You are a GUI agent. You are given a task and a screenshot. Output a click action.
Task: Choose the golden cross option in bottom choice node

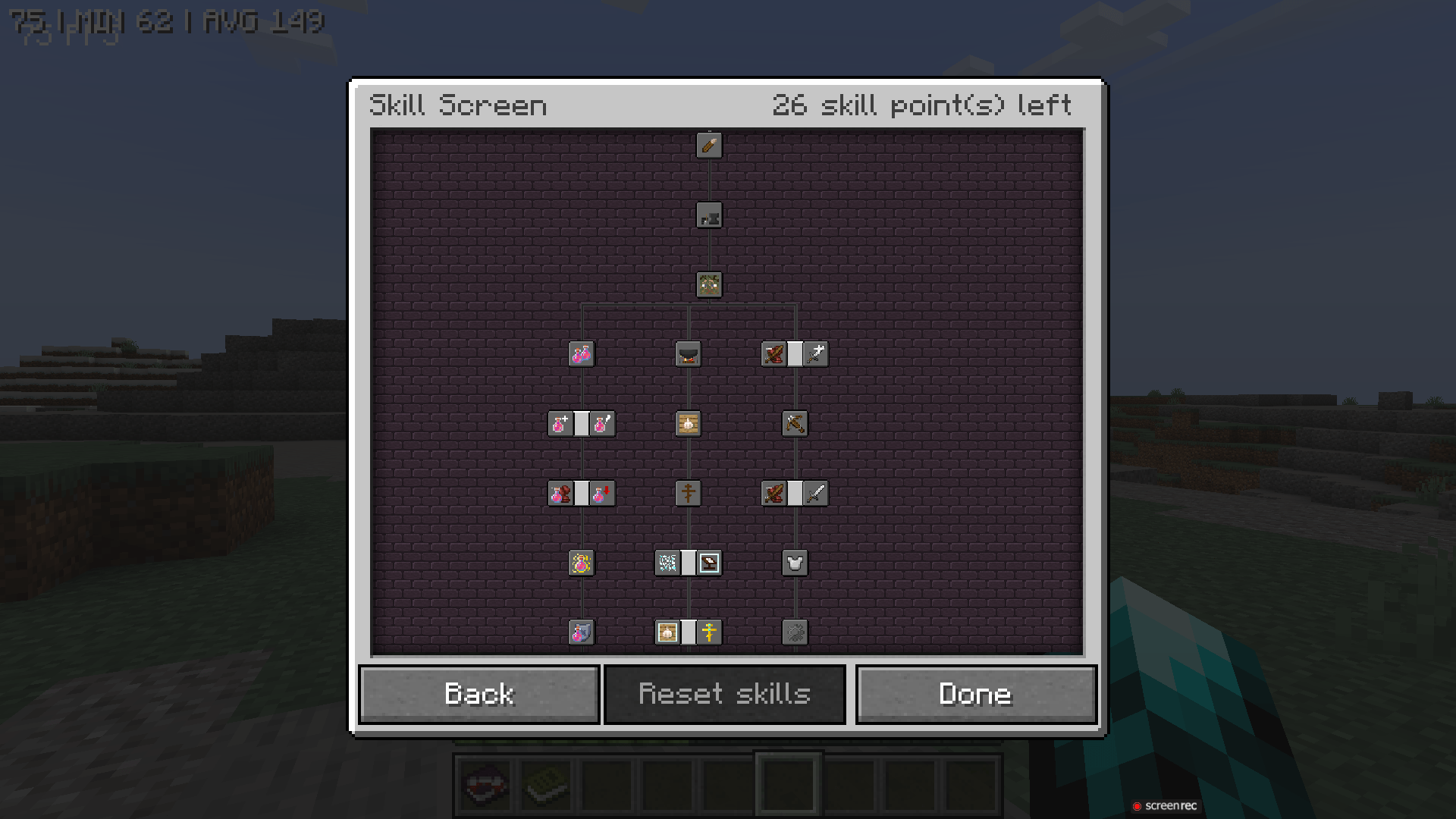(x=708, y=632)
